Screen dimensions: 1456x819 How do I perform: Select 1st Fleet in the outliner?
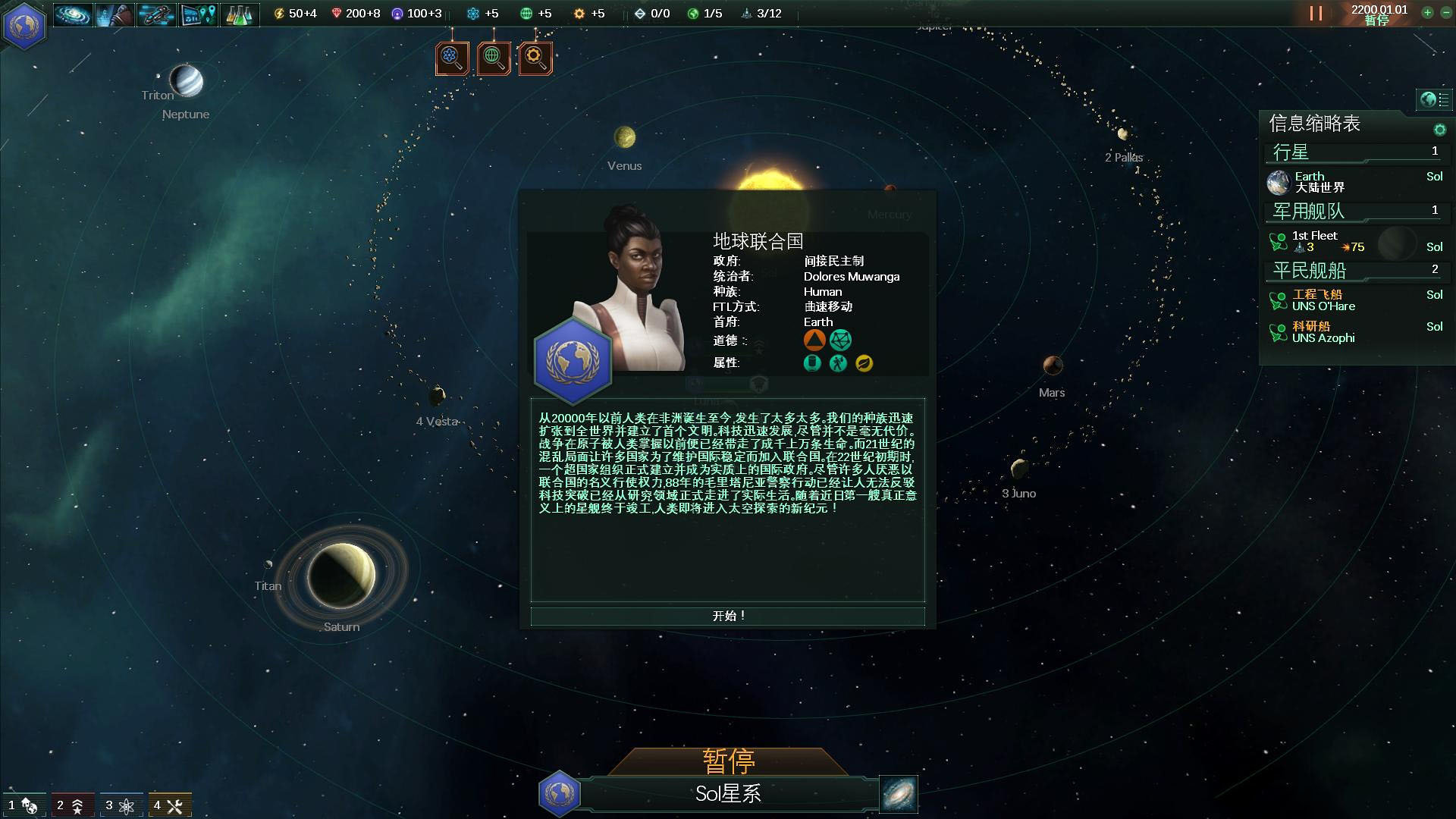pos(1316,241)
